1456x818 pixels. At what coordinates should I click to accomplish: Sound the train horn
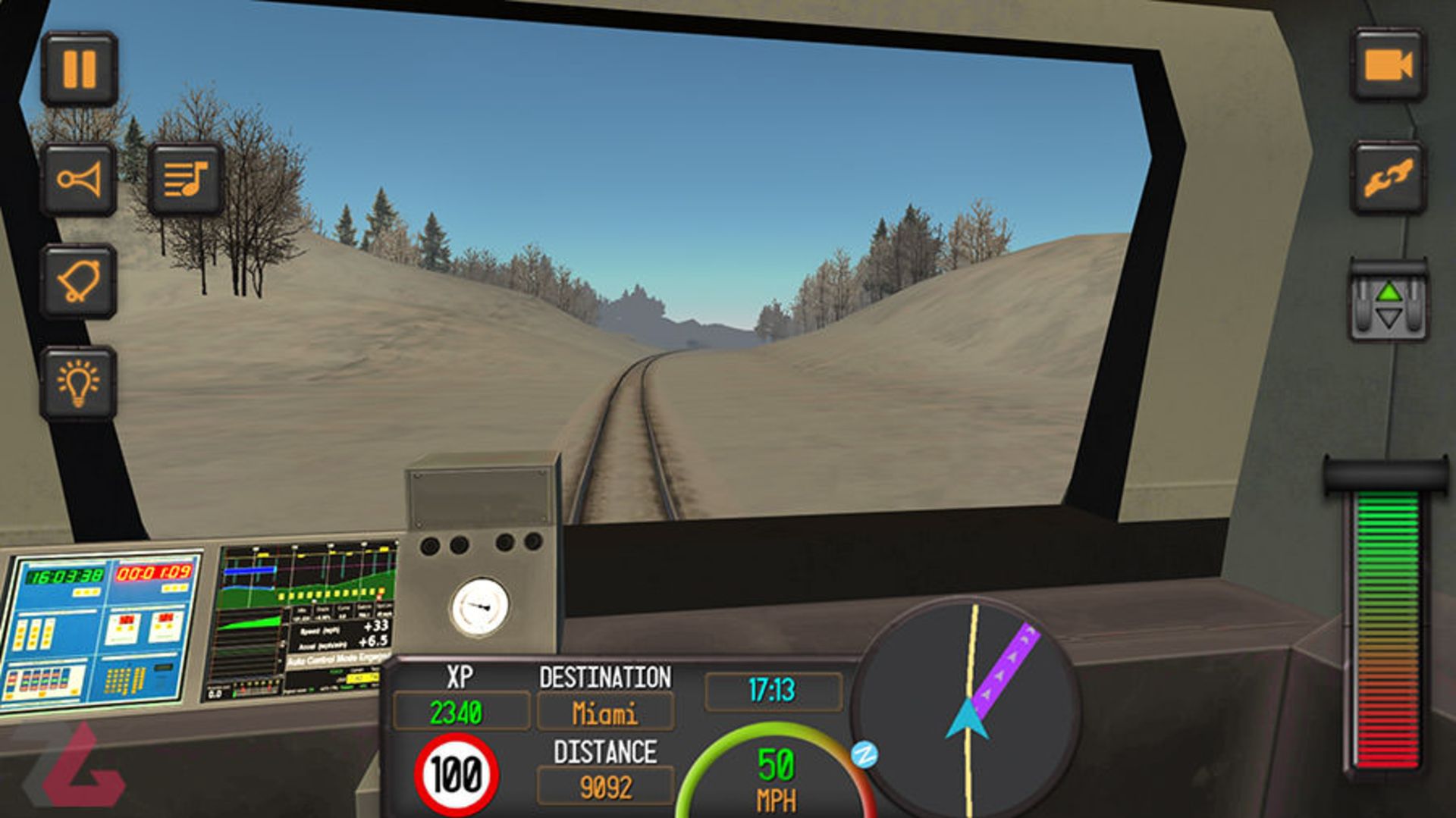(x=79, y=180)
